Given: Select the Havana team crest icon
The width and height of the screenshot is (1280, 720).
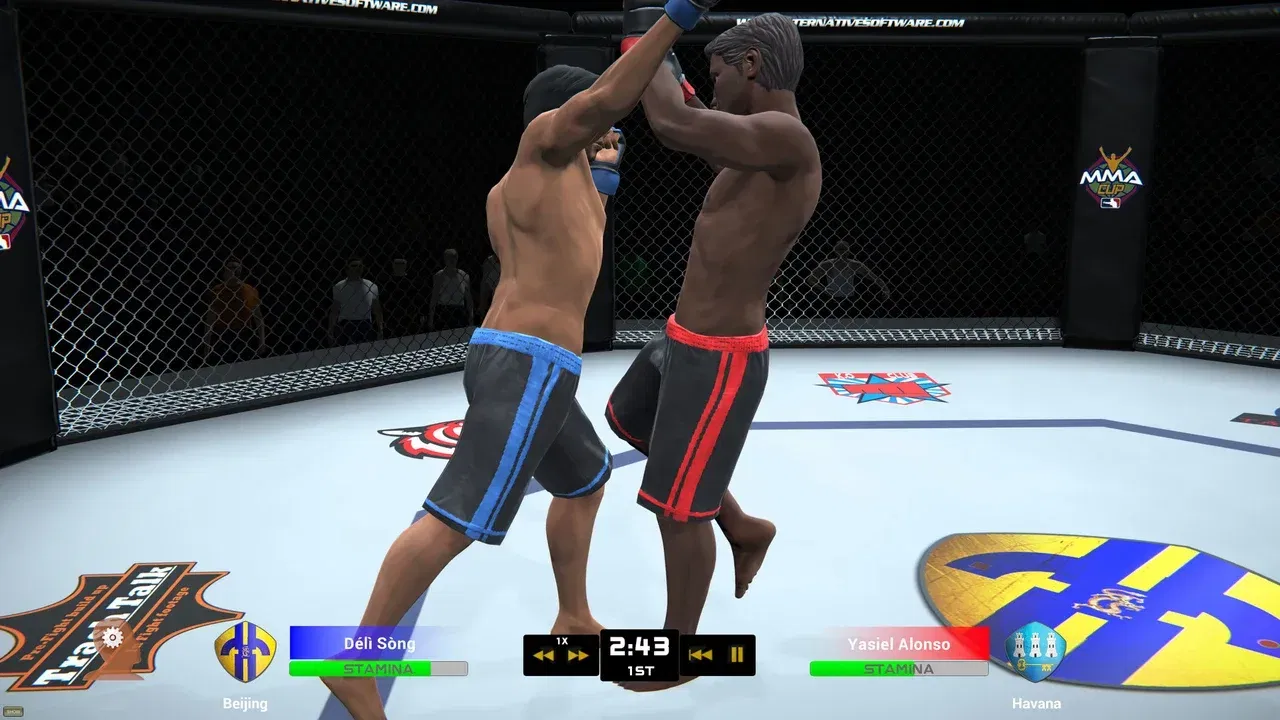Looking at the screenshot, I should pyautogui.click(x=1033, y=648).
